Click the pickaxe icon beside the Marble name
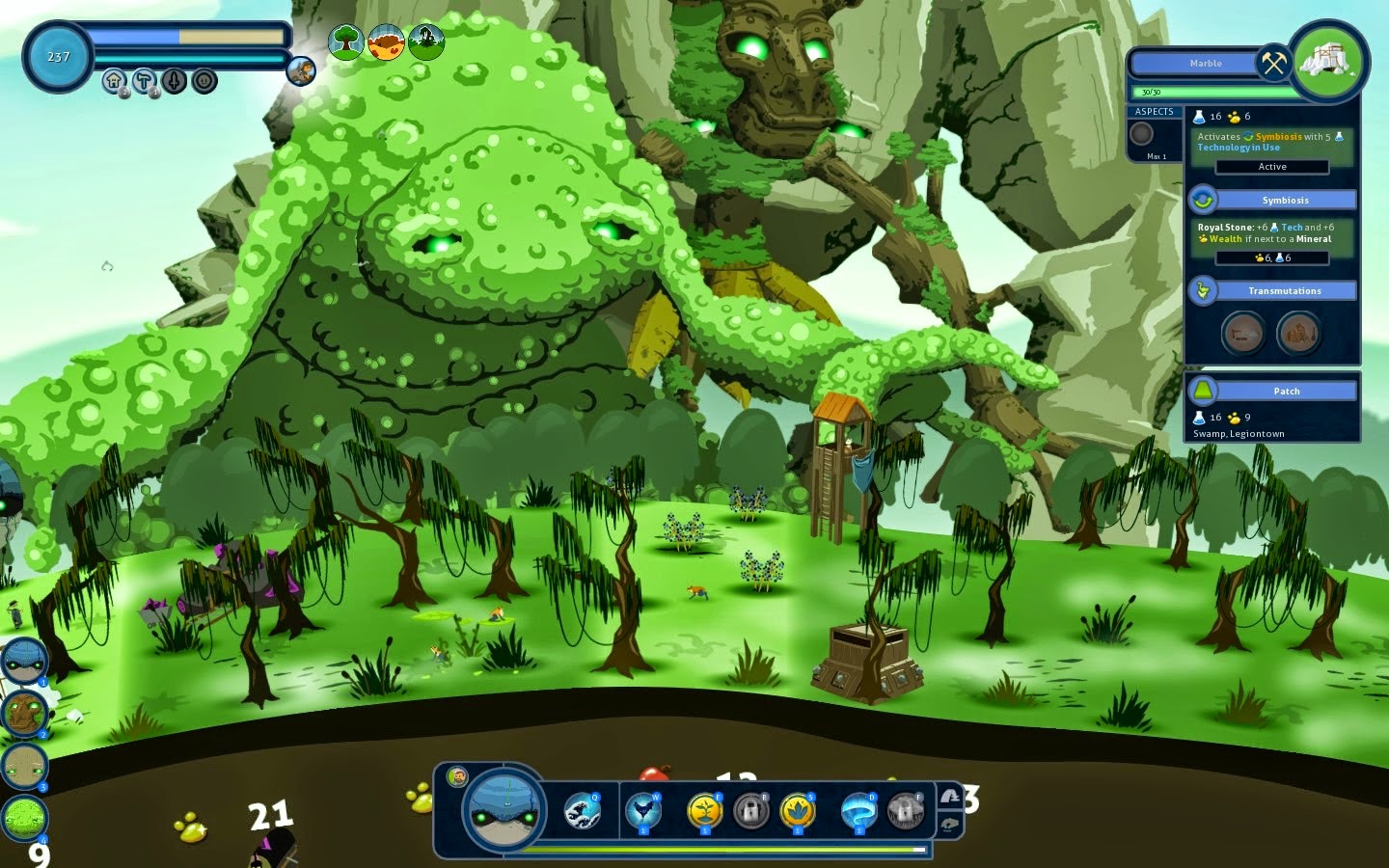Viewport: 1389px width, 868px height. (1271, 63)
